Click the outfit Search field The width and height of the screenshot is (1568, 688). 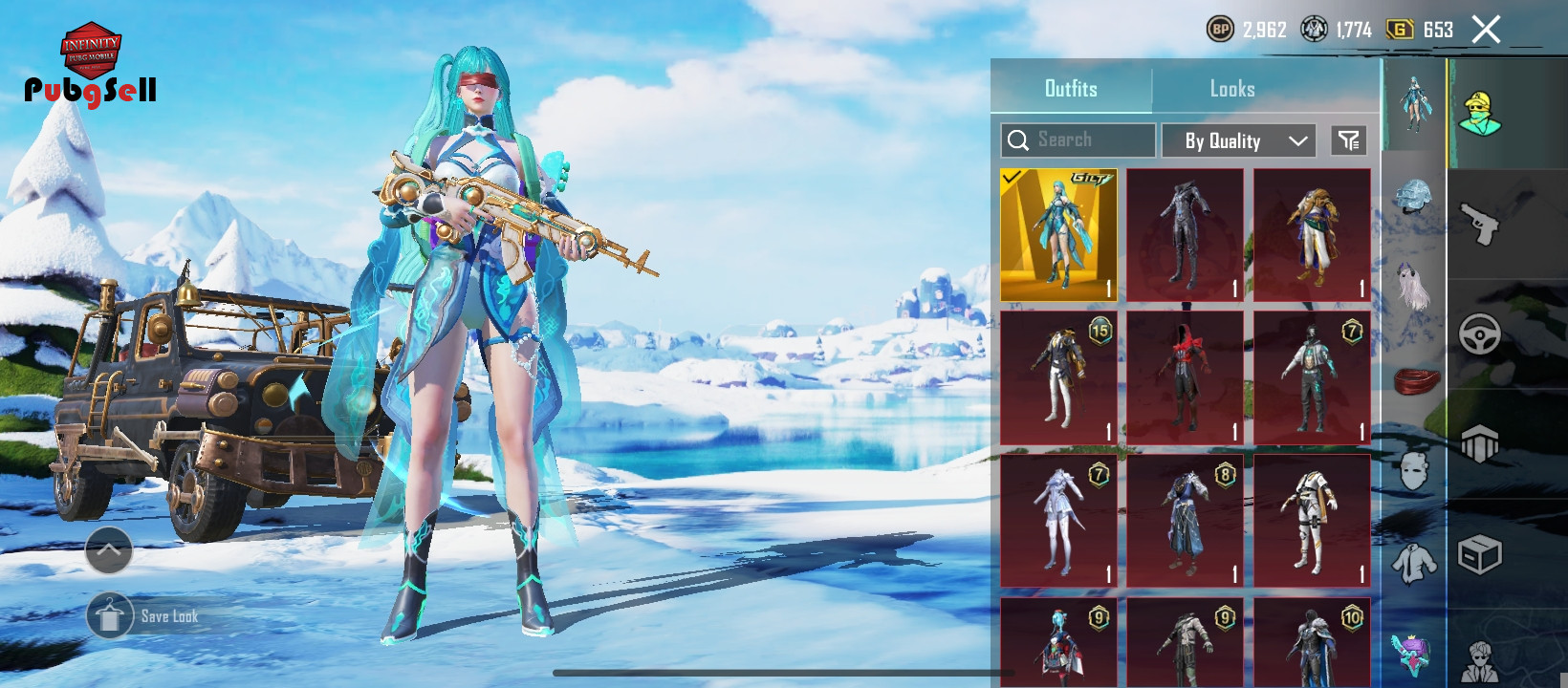pyautogui.click(x=1078, y=140)
